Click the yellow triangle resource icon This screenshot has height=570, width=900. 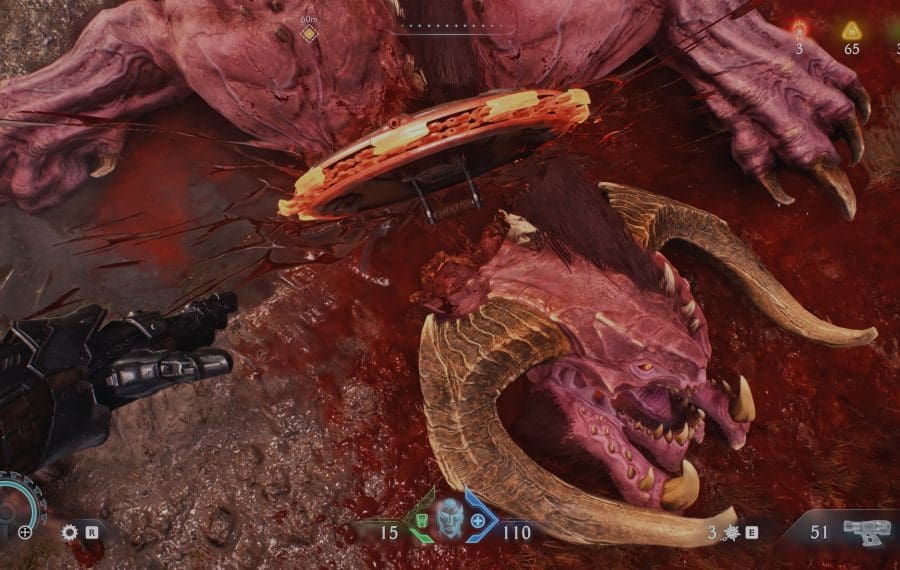(851, 29)
